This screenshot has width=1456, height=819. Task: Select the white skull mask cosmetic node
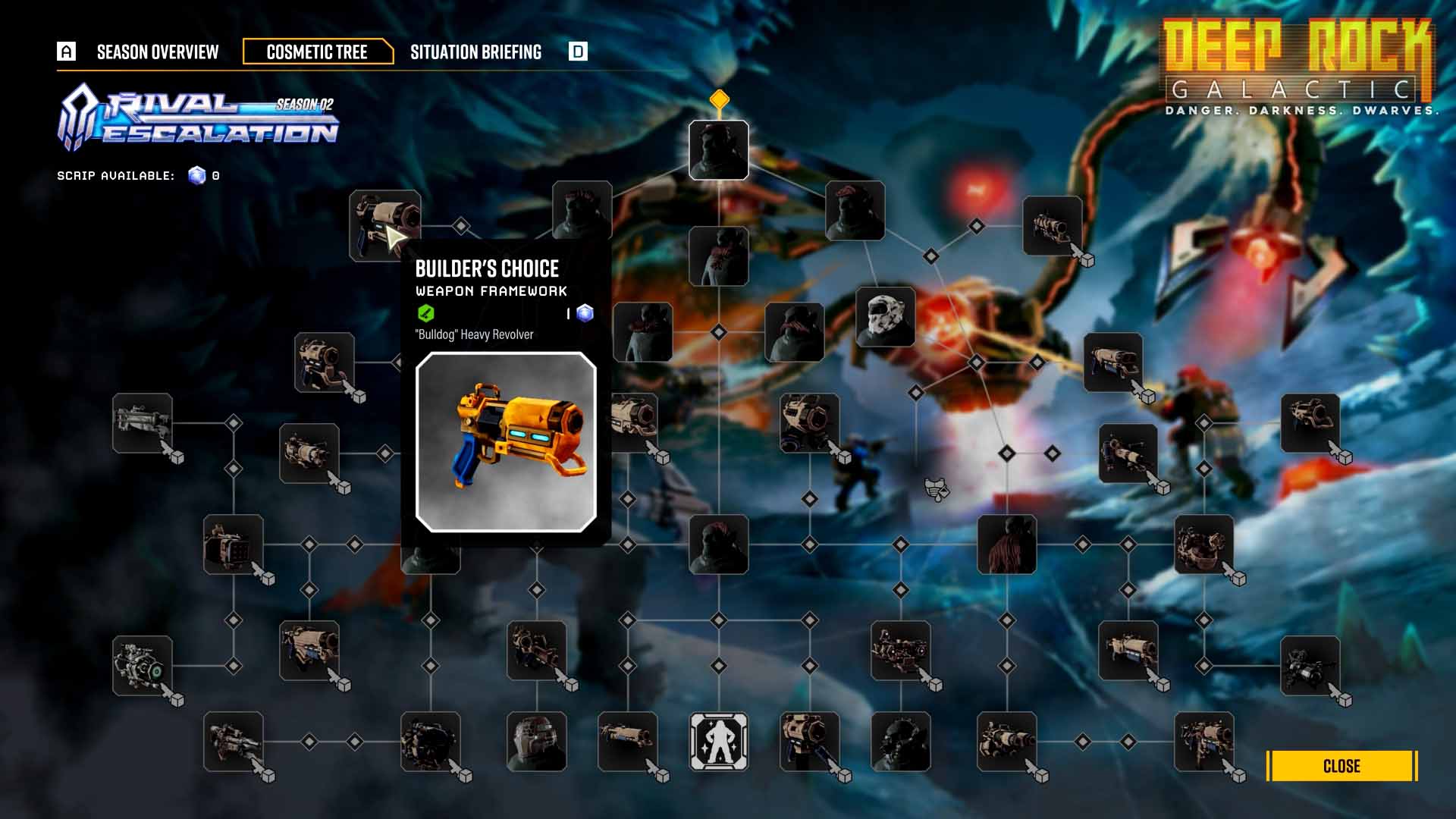pyautogui.click(x=887, y=318)
